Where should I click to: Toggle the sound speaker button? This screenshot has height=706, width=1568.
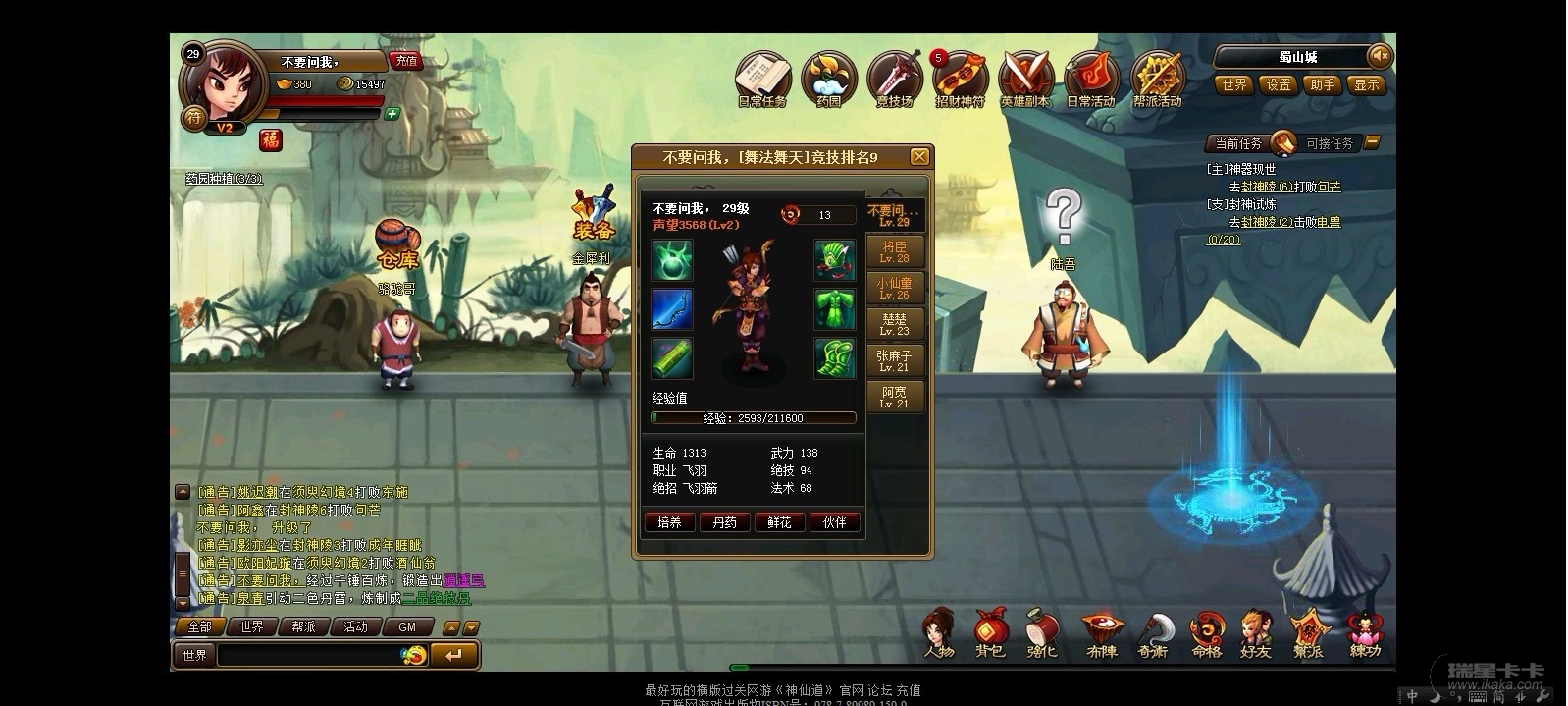pyautogui.click(x=1380, y=56)
